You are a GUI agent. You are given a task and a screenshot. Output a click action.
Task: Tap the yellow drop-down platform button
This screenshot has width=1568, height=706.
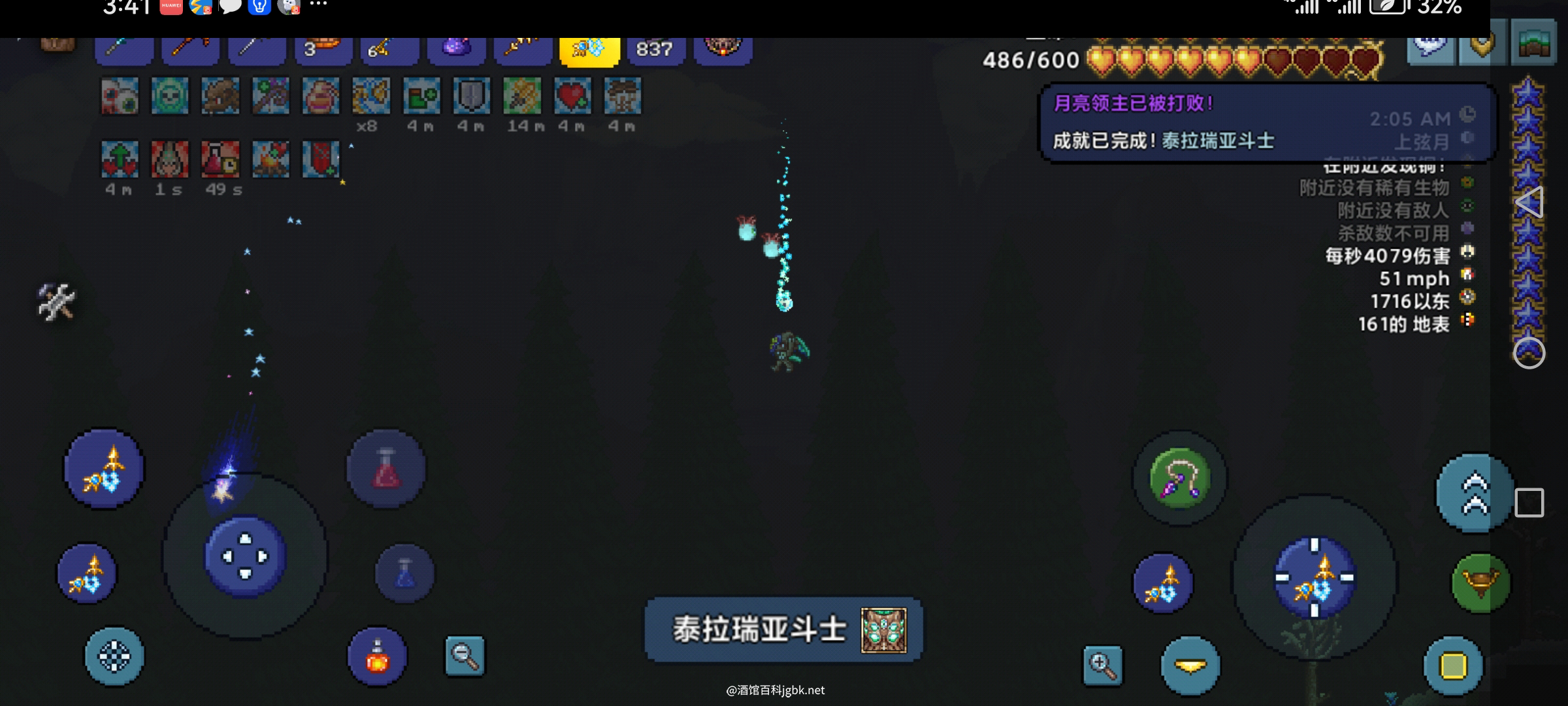[x=1190, y=666]
